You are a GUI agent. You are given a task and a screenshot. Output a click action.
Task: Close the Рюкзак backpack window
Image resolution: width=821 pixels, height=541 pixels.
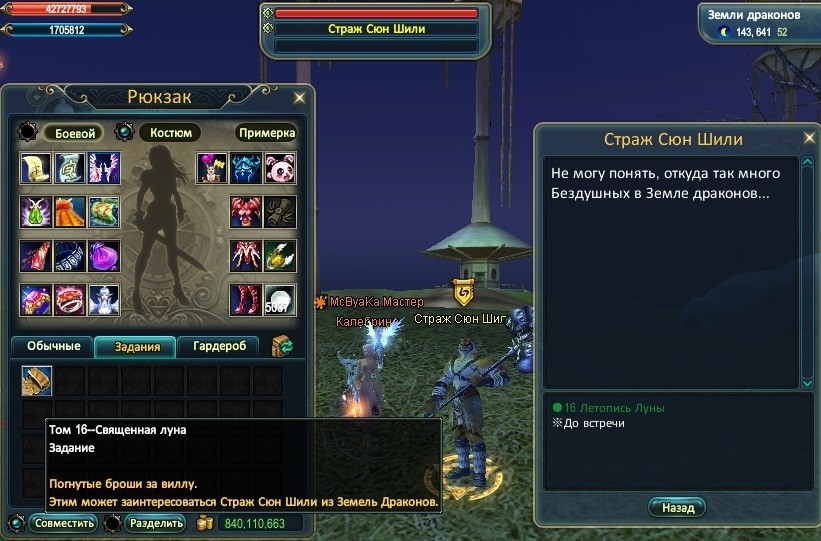[x=299, y=98]
